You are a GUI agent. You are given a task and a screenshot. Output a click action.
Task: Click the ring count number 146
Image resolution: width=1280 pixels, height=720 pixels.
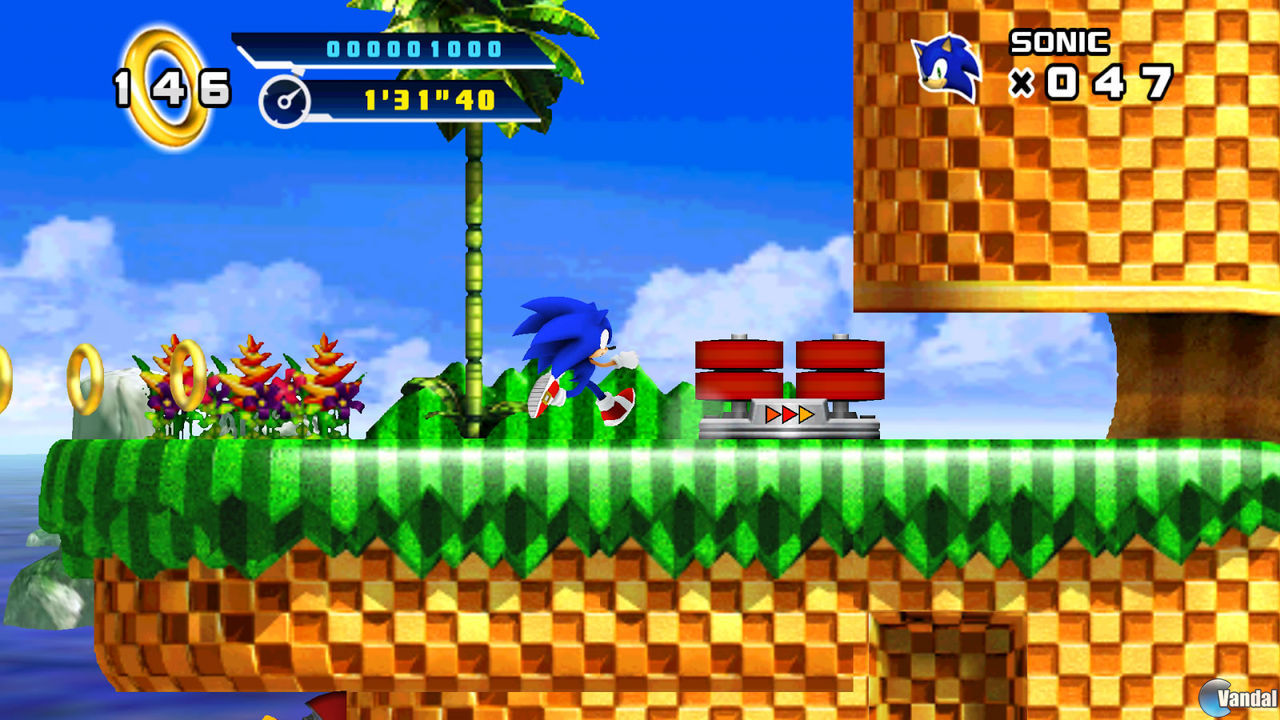point(170,90)
